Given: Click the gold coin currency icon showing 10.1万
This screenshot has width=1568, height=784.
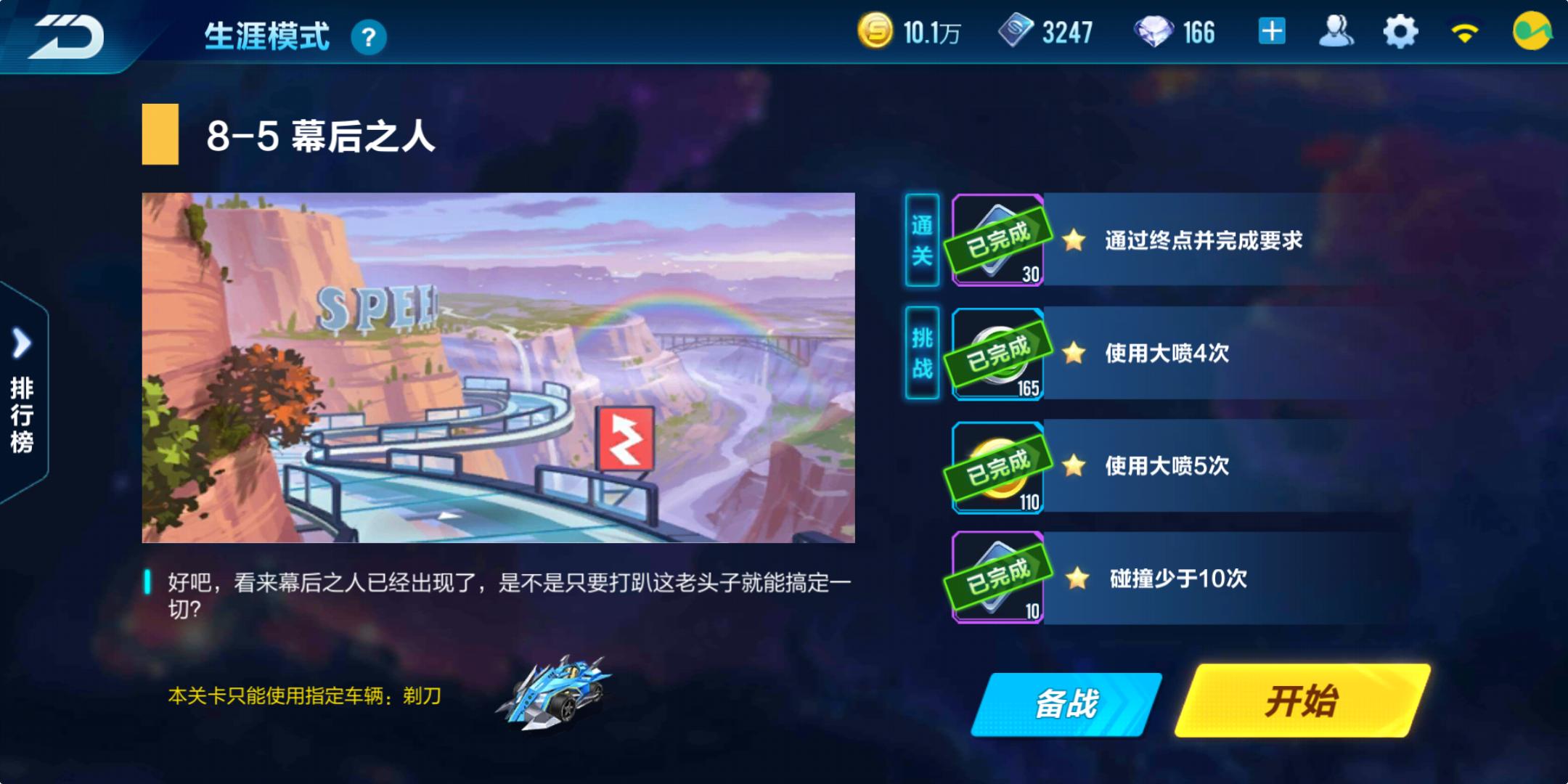Looking at the screenshot, I should click(x=878, y=32).
